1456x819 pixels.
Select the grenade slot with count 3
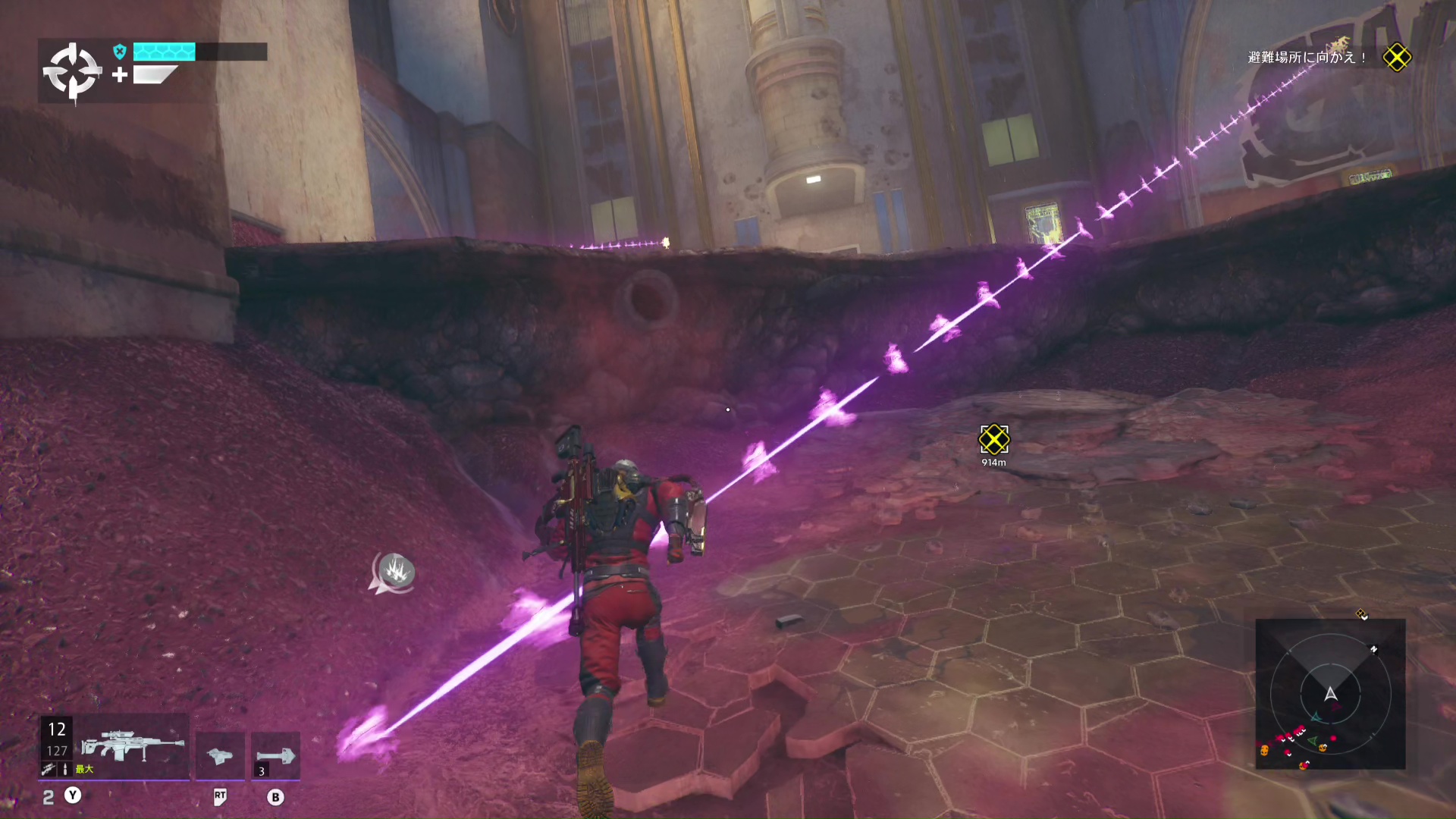pos(275,755)
